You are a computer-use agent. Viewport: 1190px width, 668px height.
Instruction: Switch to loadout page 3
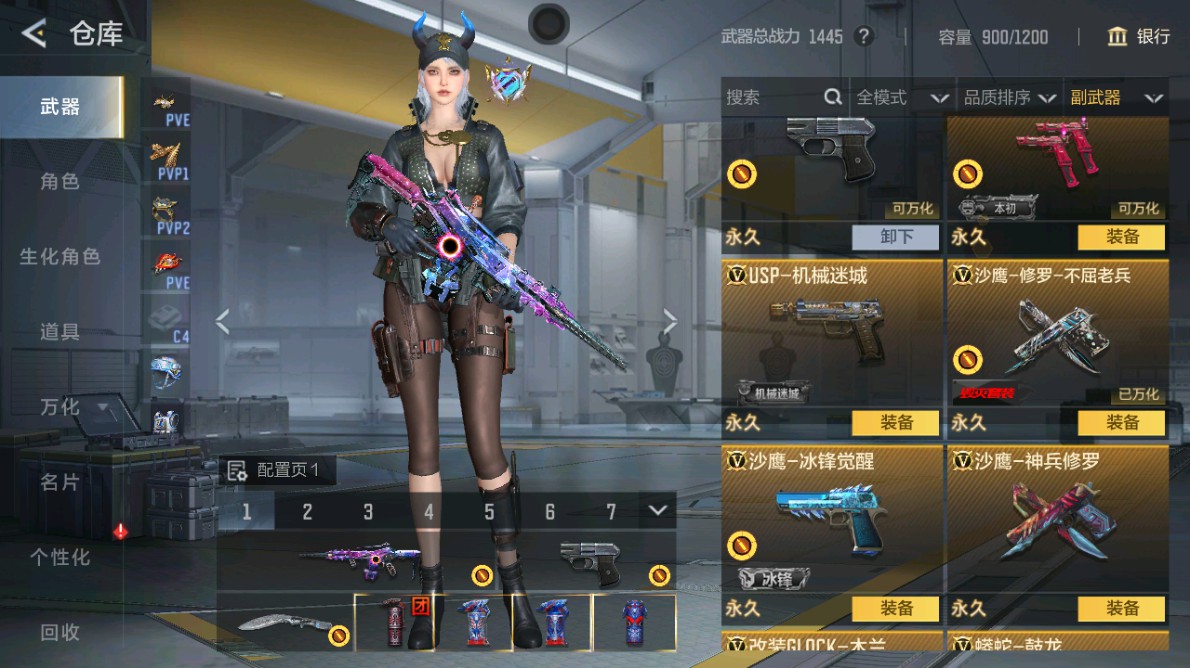coord(368,512)
